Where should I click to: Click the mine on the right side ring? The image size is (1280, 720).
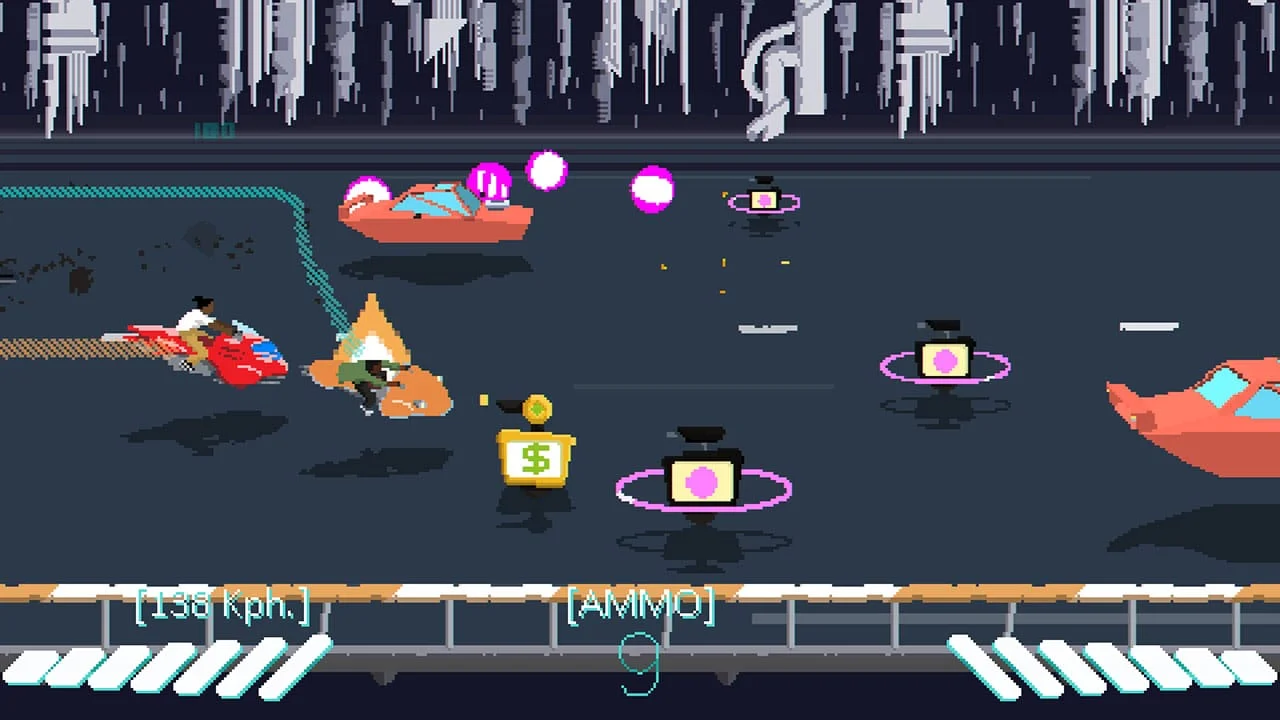pyautogui.click(x=943, y=362)
